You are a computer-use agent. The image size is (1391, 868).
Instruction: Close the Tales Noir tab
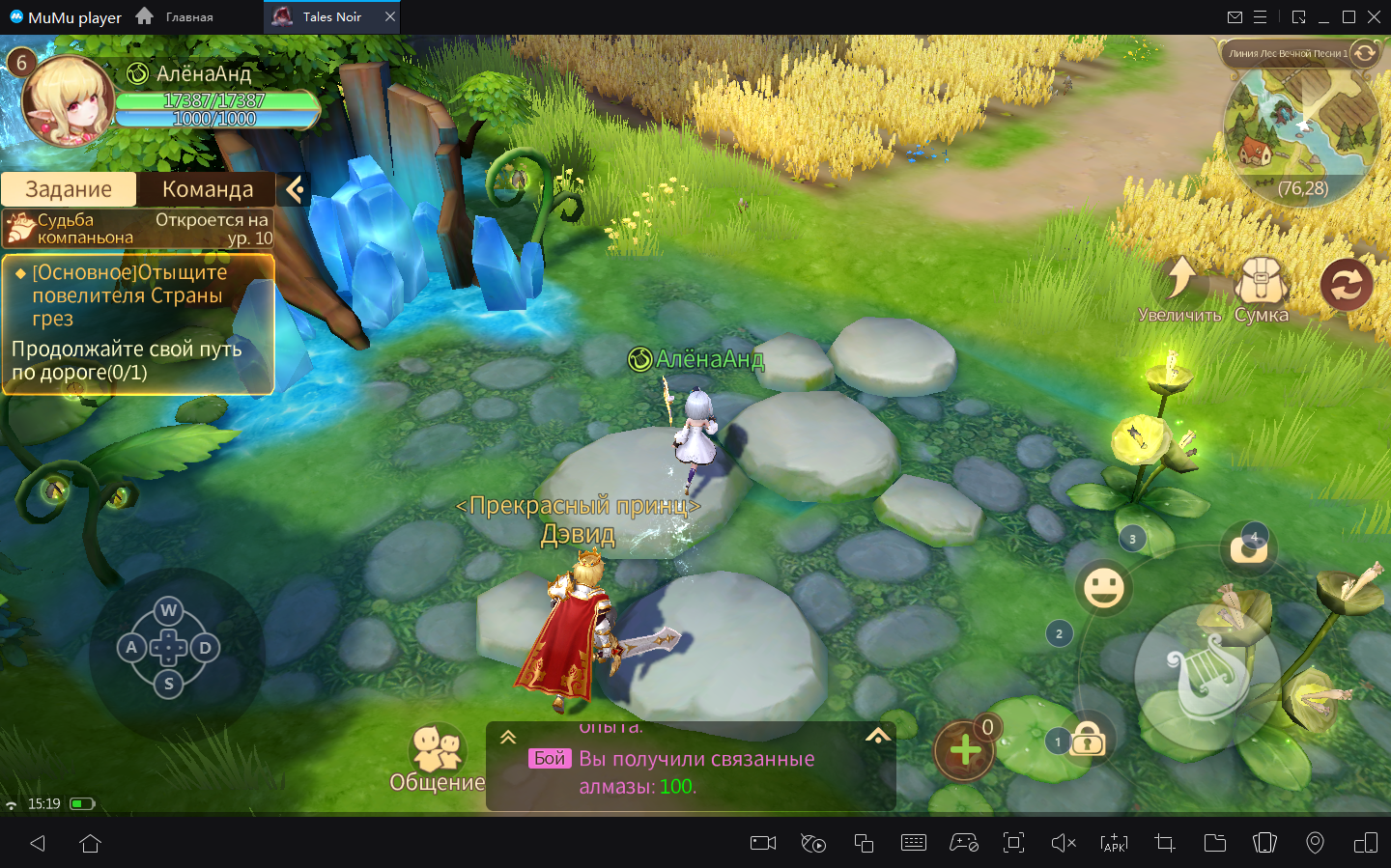[390, 16]
